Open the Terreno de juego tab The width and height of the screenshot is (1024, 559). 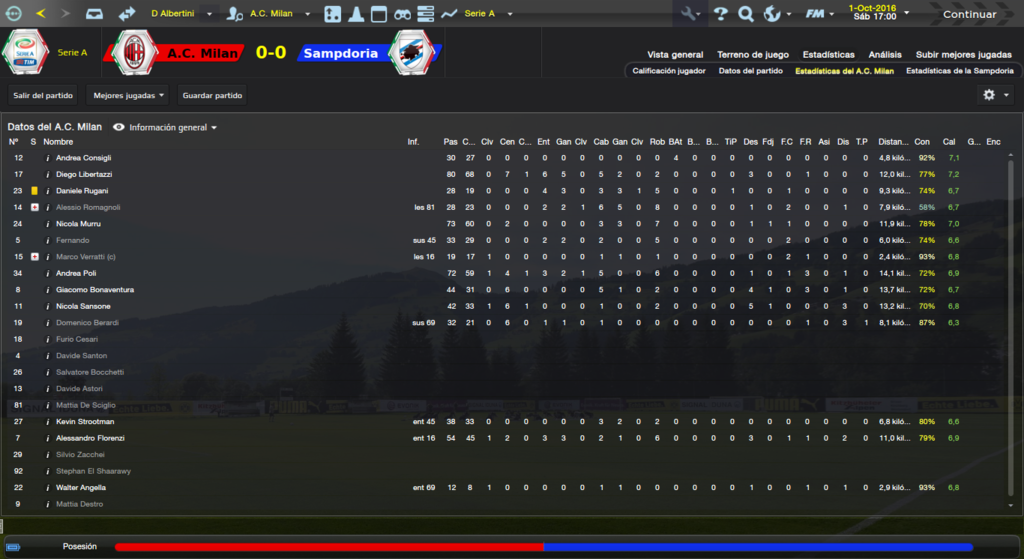[x=753, y=55]
